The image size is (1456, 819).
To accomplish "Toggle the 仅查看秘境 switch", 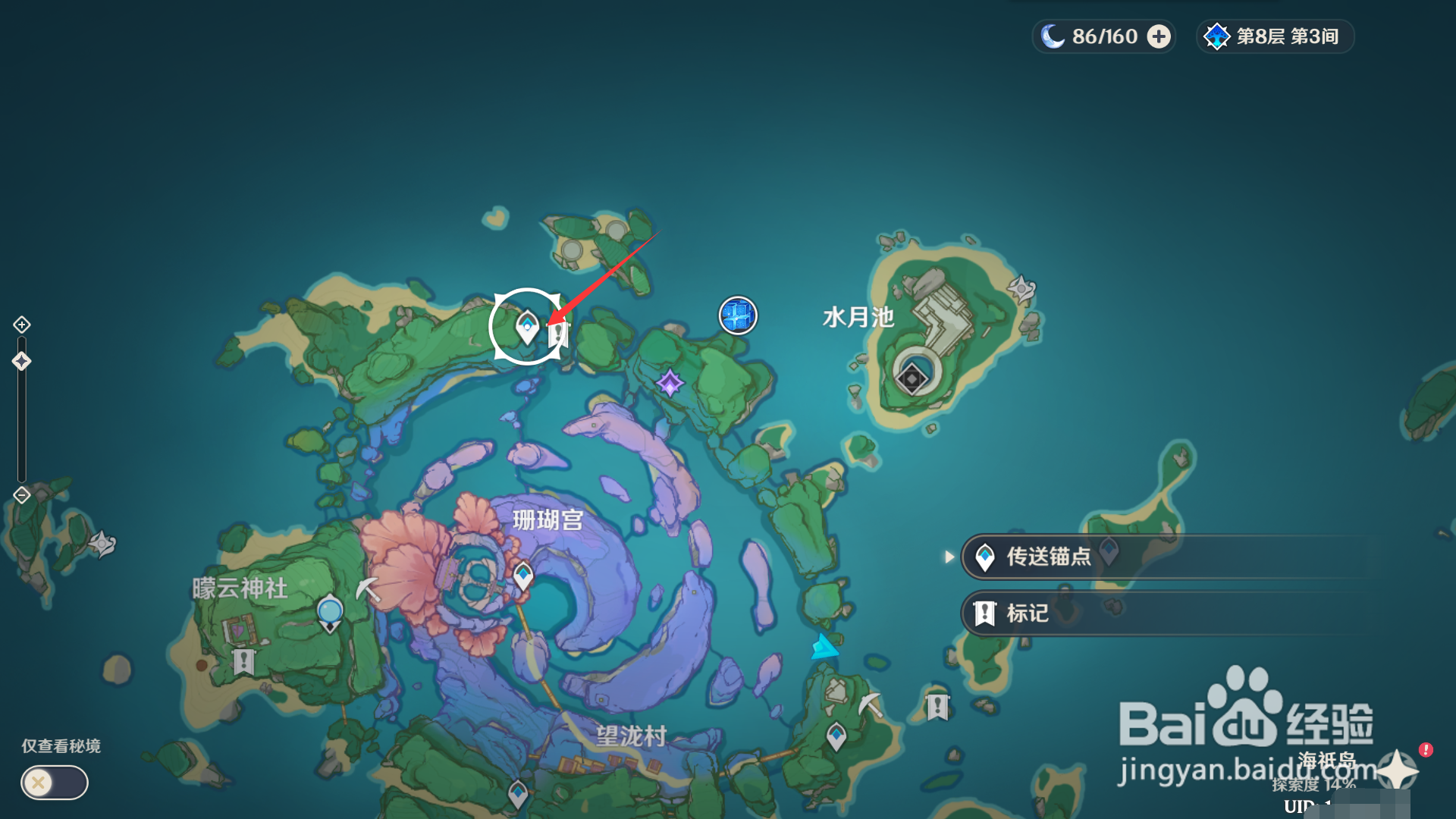I will (x=53, y=783).
